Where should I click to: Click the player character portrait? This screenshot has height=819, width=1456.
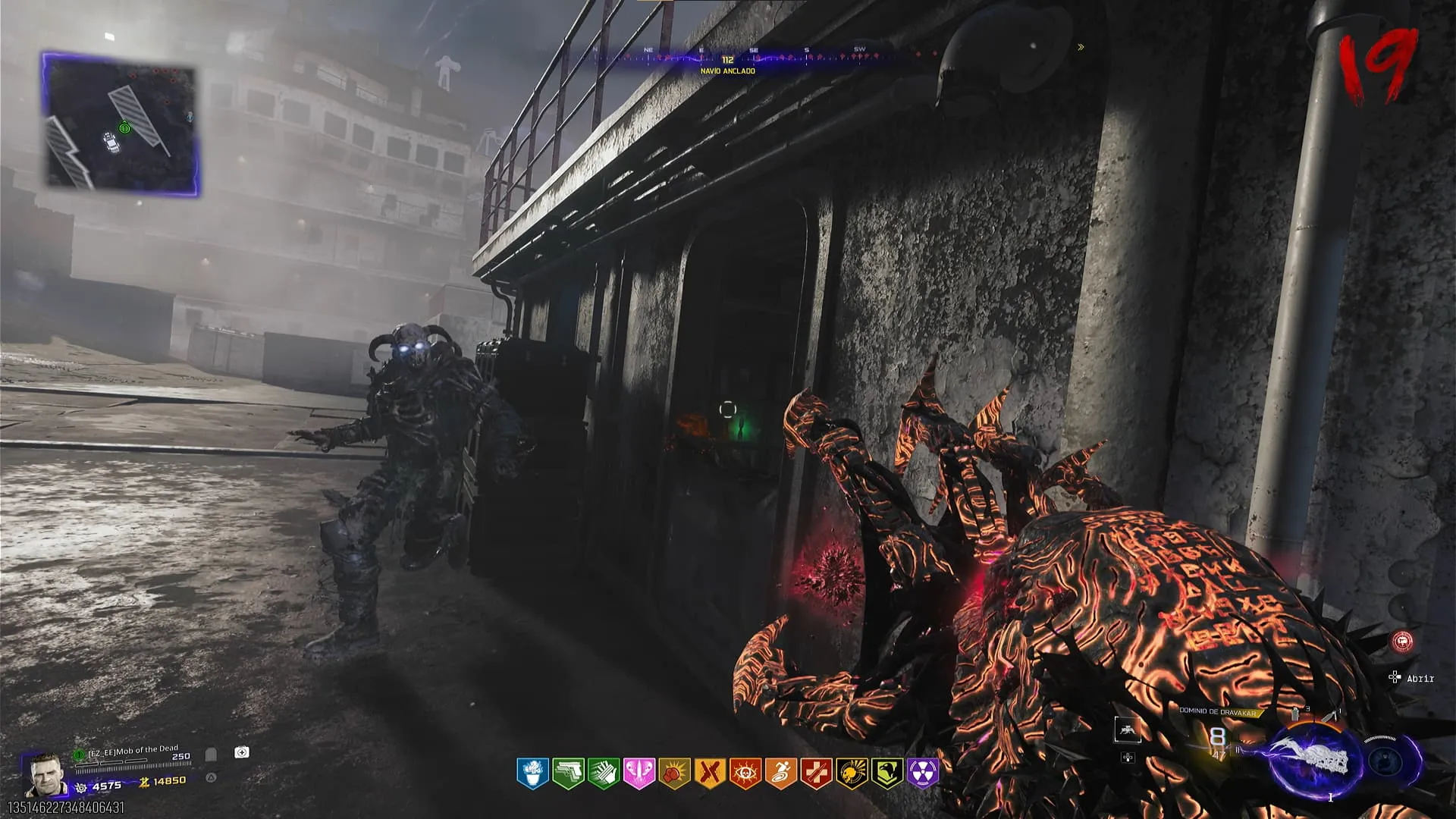tap(45, 773)
